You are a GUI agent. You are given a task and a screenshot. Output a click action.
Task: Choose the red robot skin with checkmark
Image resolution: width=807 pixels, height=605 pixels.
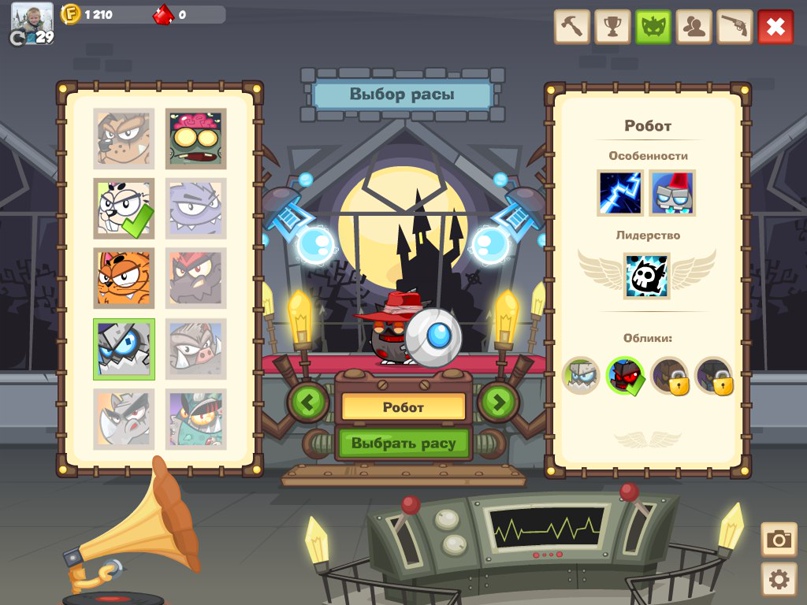pos(626,376)
